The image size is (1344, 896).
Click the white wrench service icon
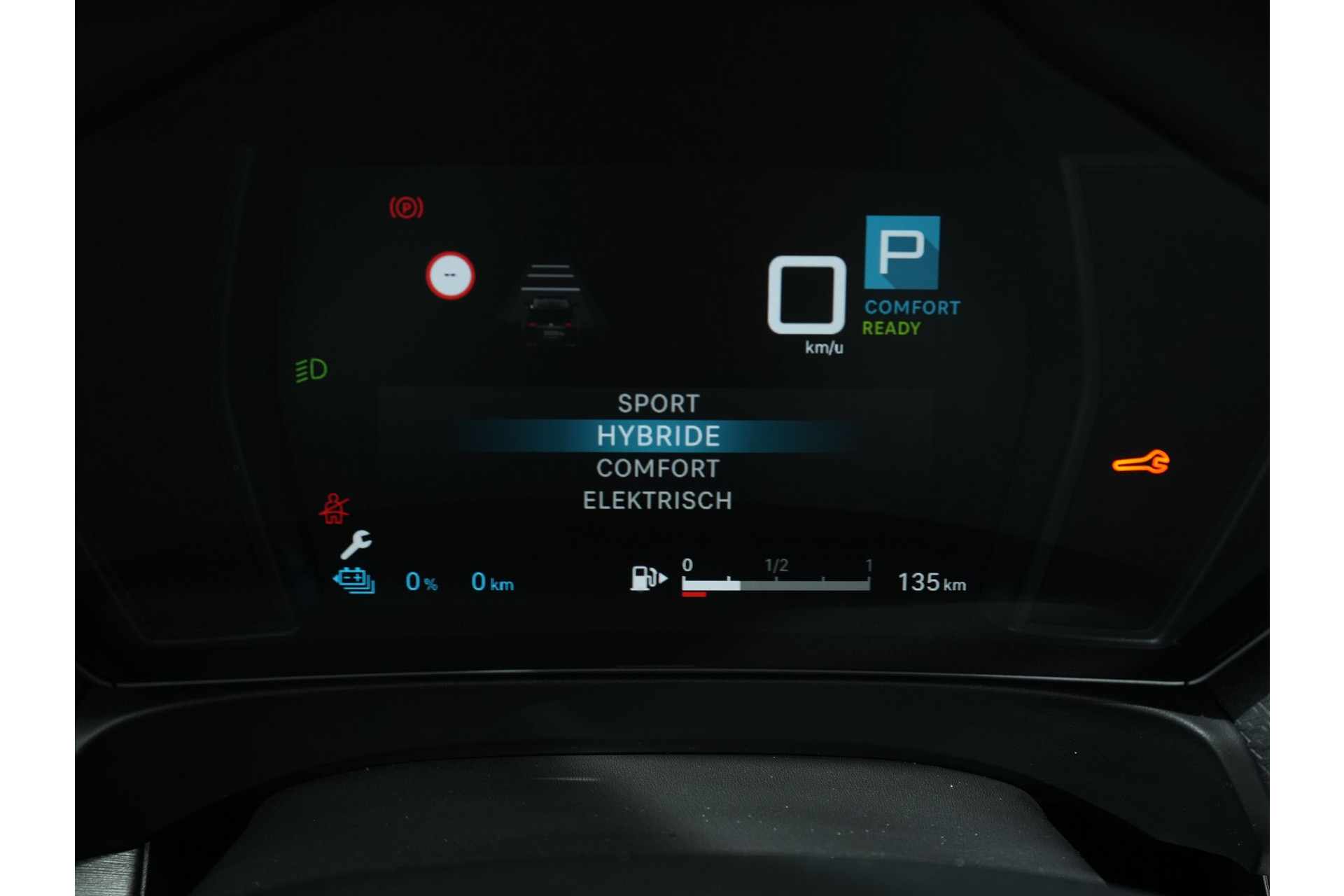coord(356,544)
